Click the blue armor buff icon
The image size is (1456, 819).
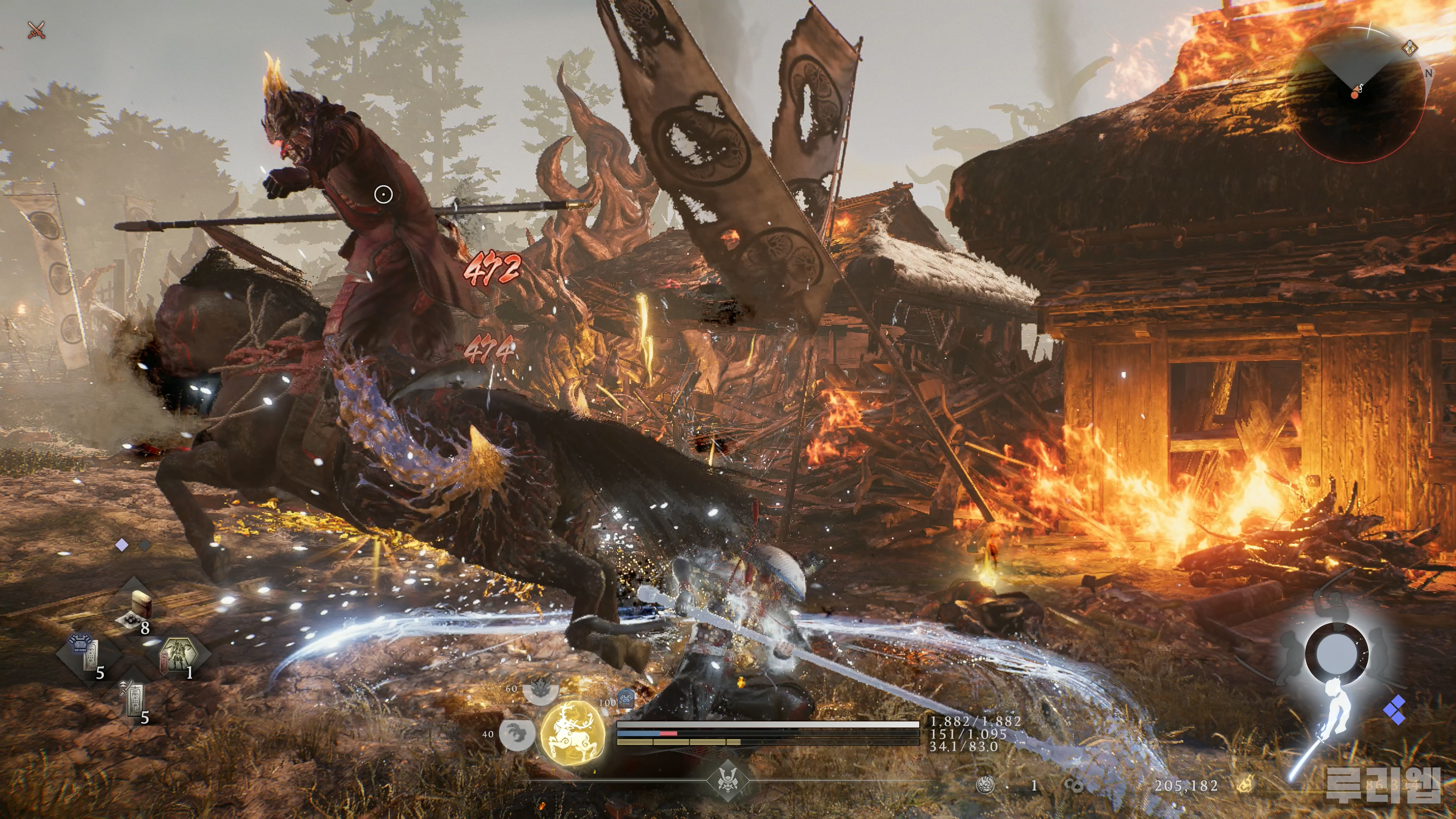[x=626, y=698]
